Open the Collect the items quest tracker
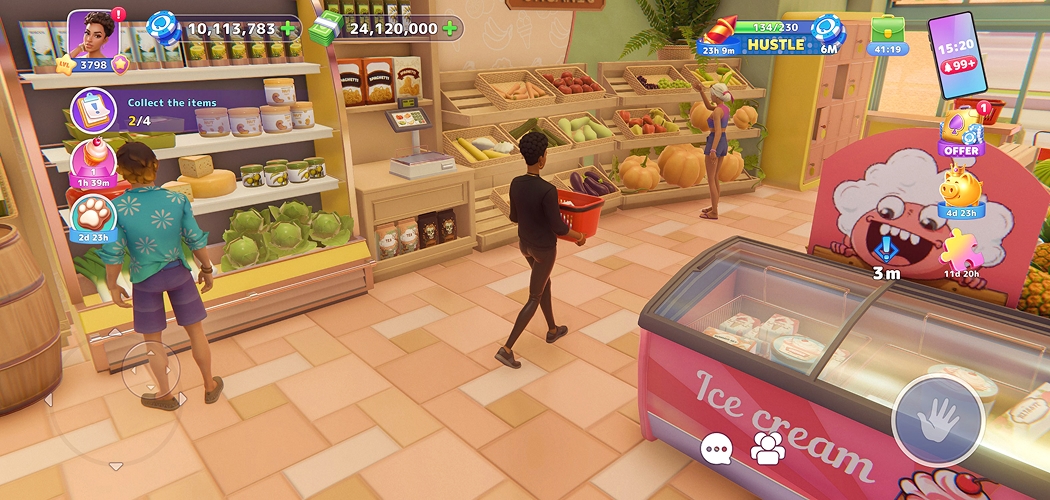 92,109
